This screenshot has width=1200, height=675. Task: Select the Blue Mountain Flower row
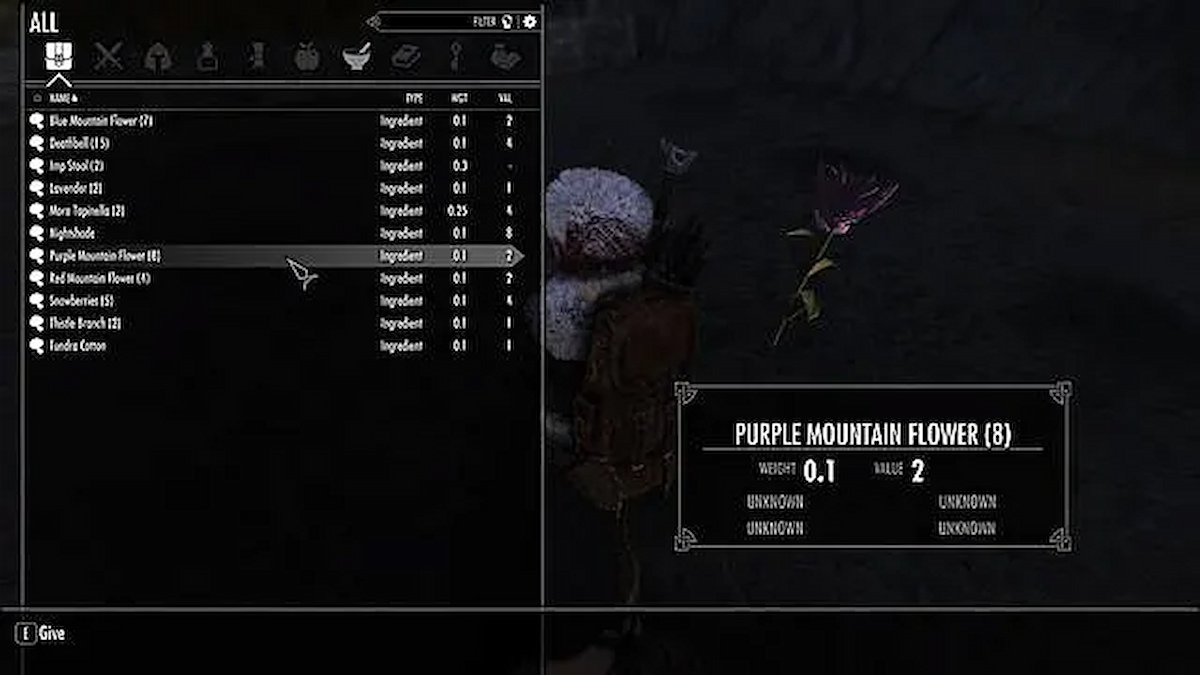(101, 121)
